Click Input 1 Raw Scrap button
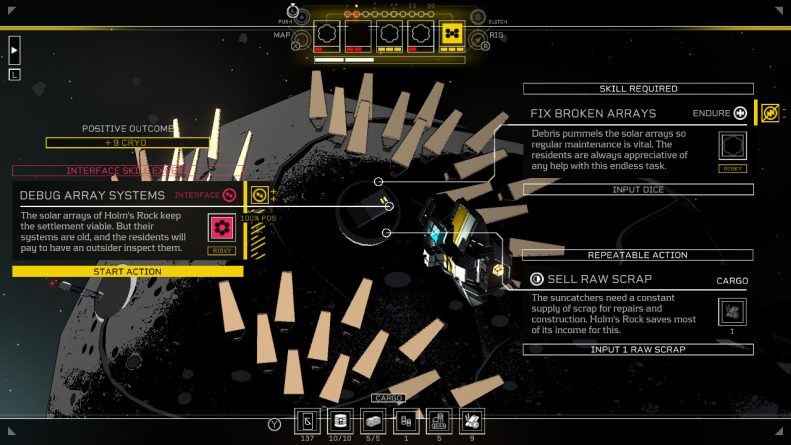 click(638, 349)
